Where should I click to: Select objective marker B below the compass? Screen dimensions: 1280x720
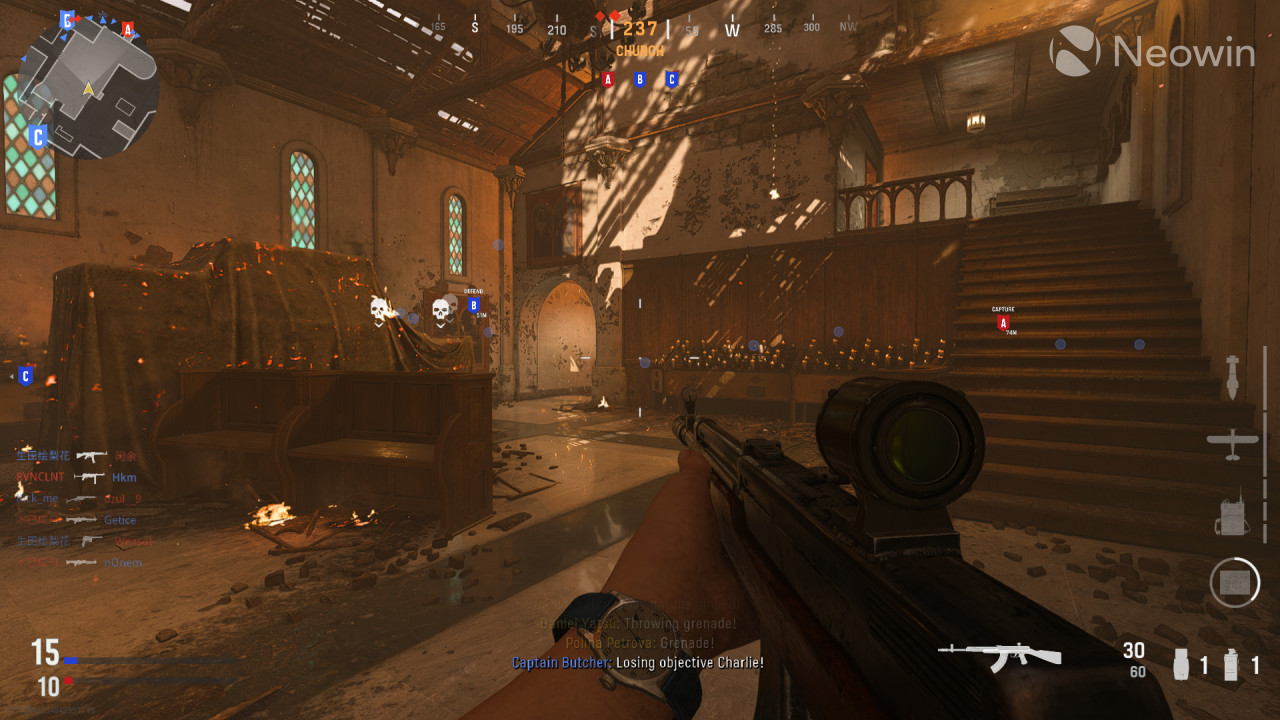coord(639,79)
